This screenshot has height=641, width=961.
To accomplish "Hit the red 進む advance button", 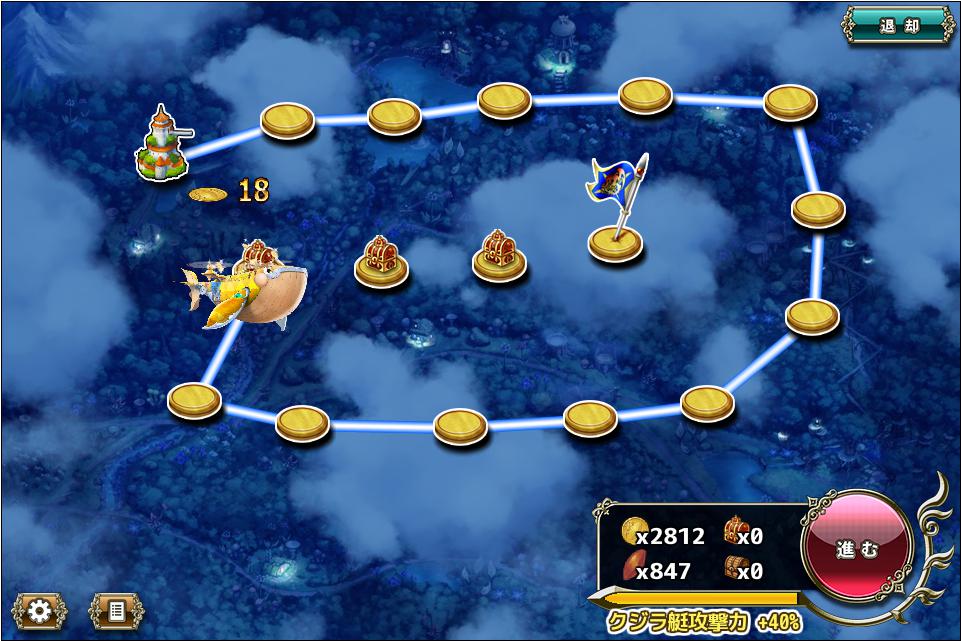I will click(857, 550).
